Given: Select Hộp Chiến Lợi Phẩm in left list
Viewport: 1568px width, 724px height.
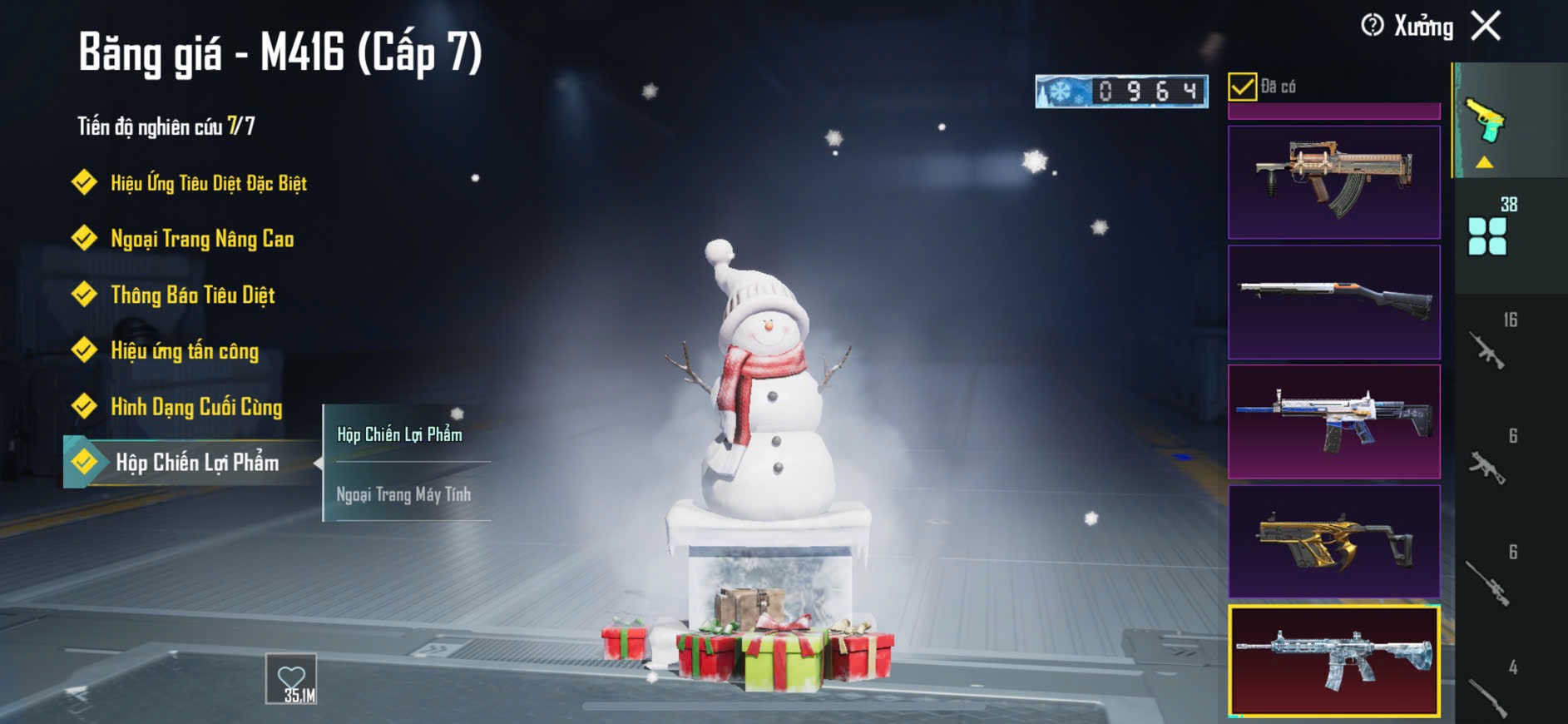Looking at the screenshot, I should click(196, 463).
